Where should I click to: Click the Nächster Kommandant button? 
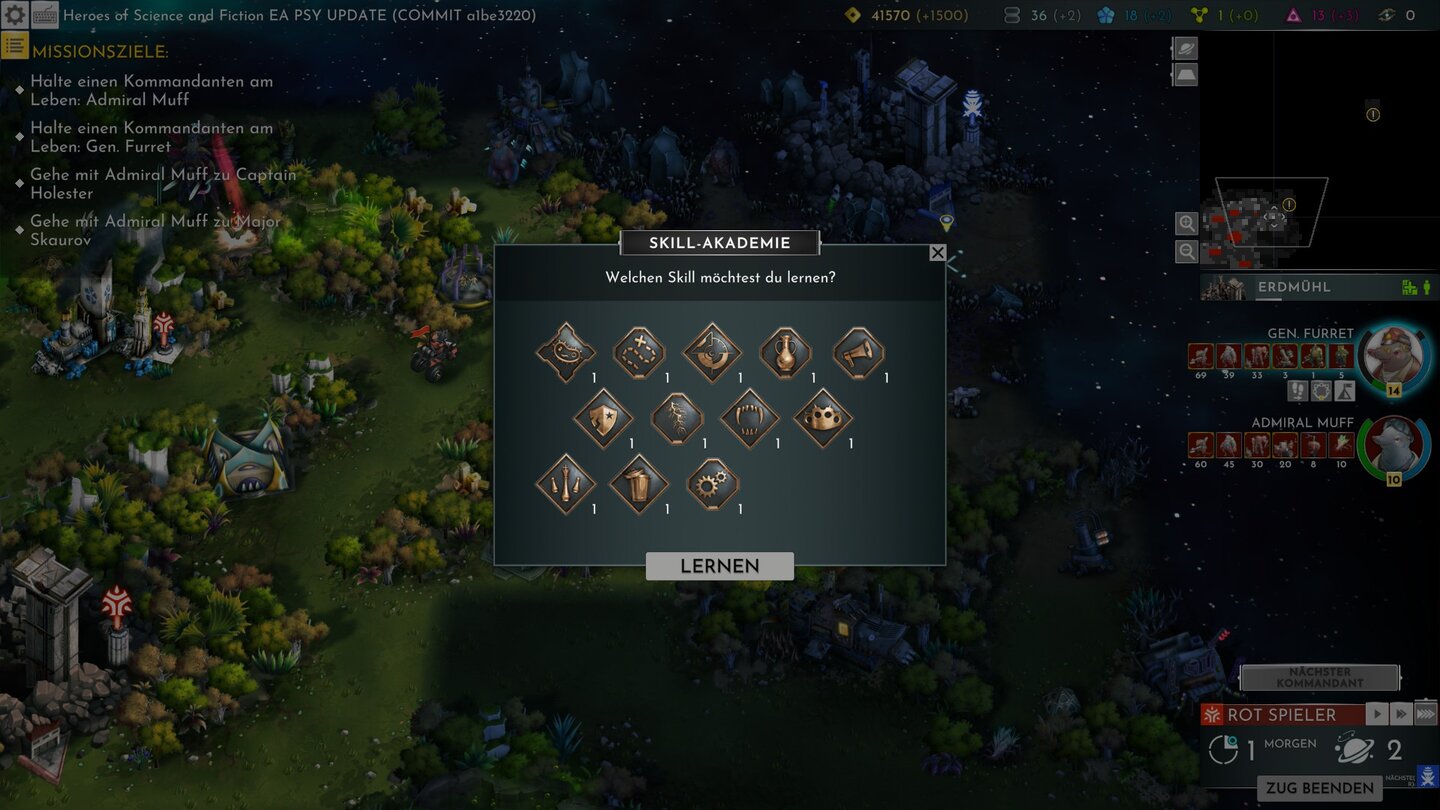coord(1319,678)
